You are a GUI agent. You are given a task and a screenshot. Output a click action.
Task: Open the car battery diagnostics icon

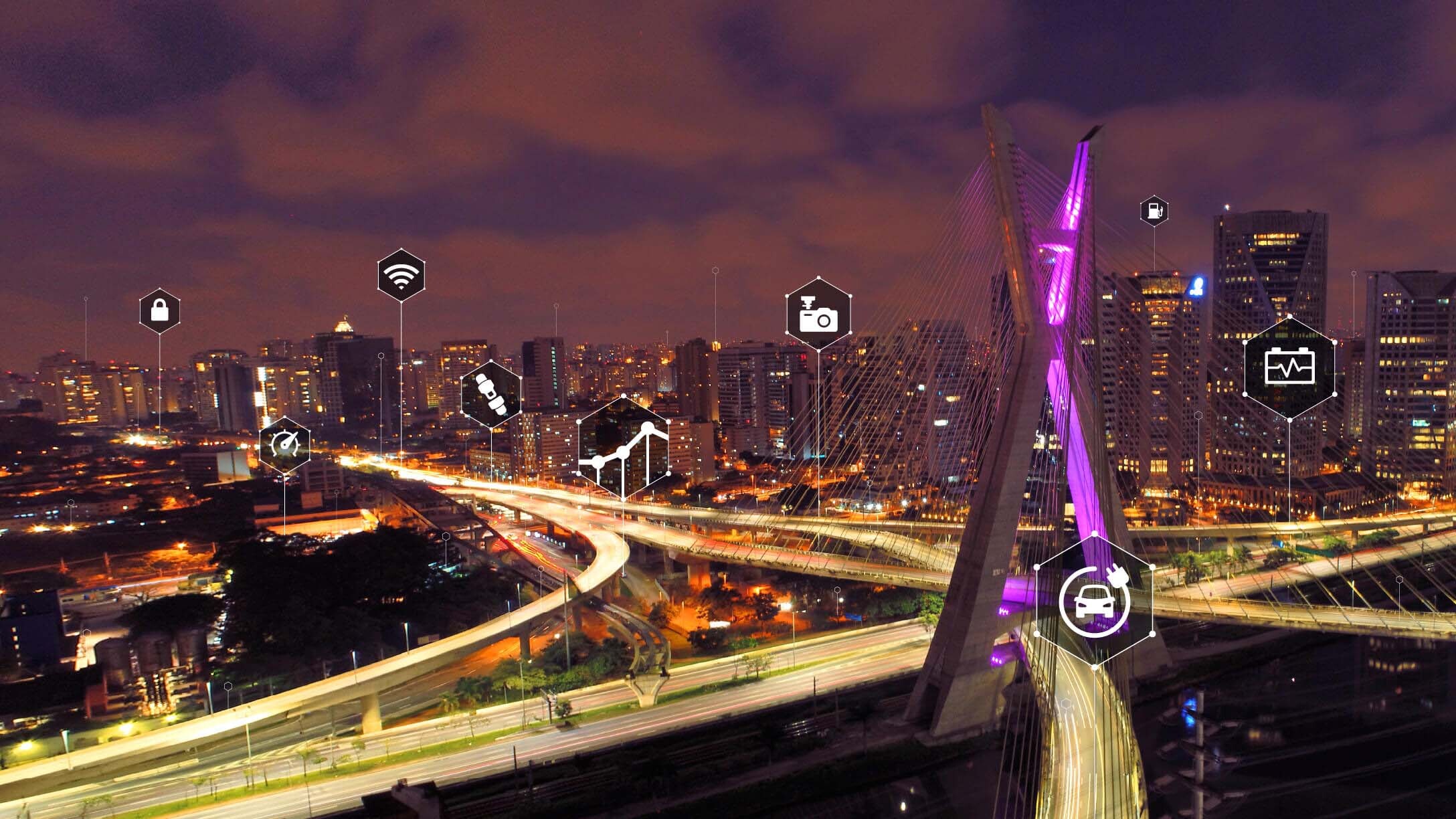coord(1289,367)
